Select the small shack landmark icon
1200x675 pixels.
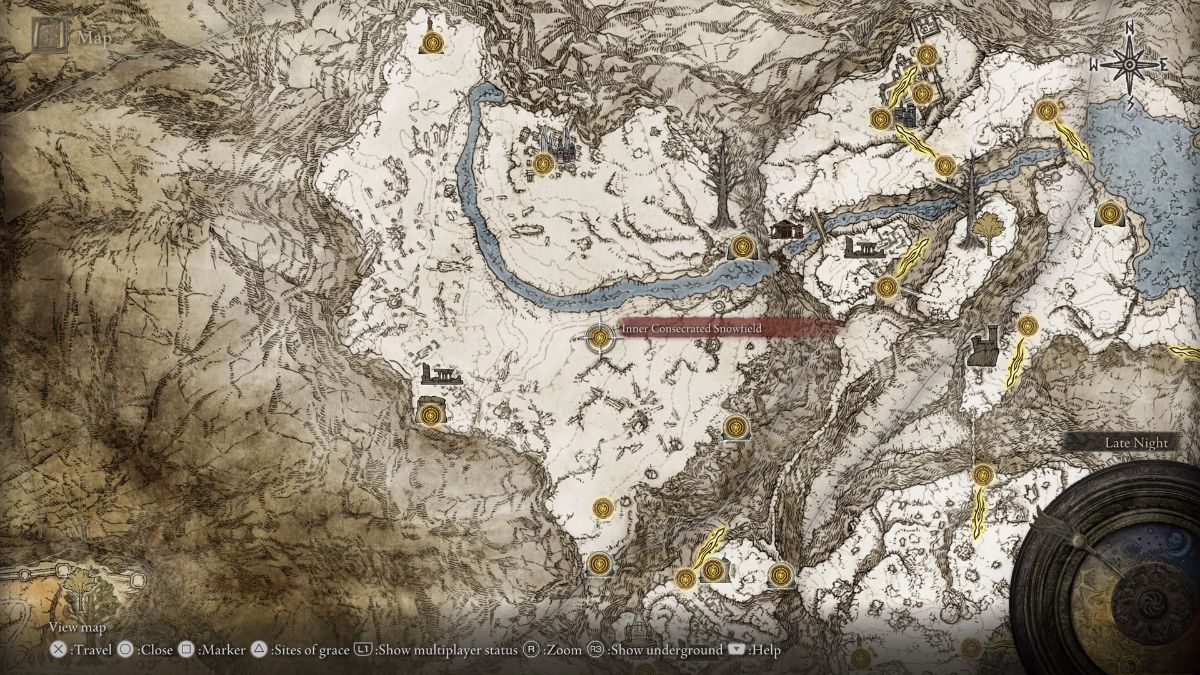pos(786,230)
